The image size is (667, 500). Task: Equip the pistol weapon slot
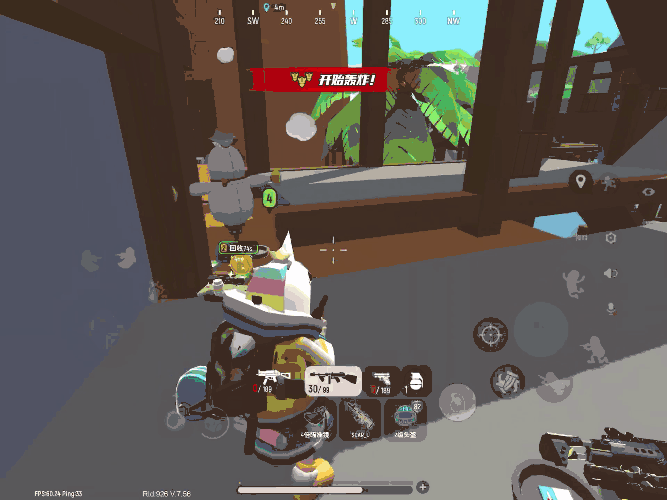[380, 380]
